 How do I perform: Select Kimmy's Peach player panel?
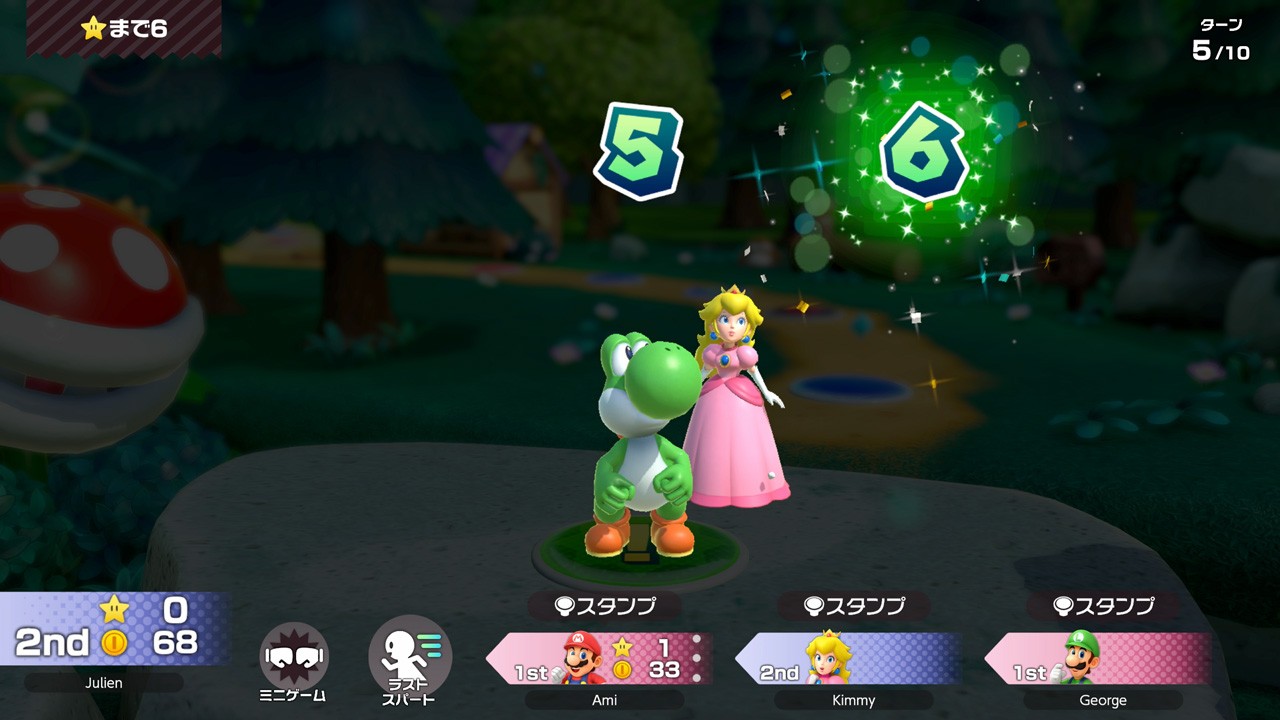(848, 658)
